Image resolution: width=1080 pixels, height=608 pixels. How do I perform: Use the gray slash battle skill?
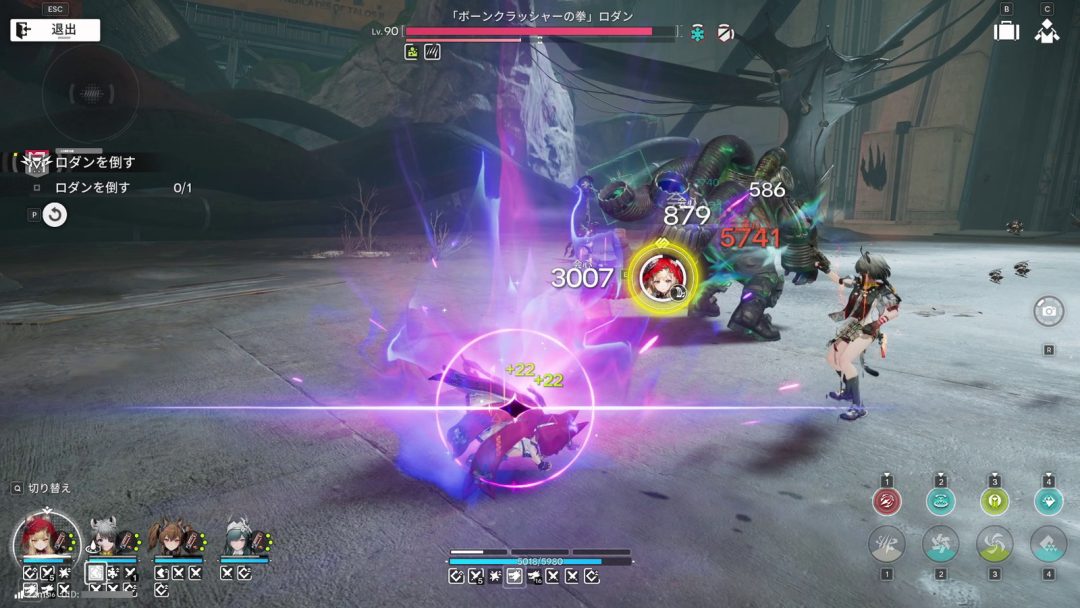pyautogui.click(x=887, y=544)
